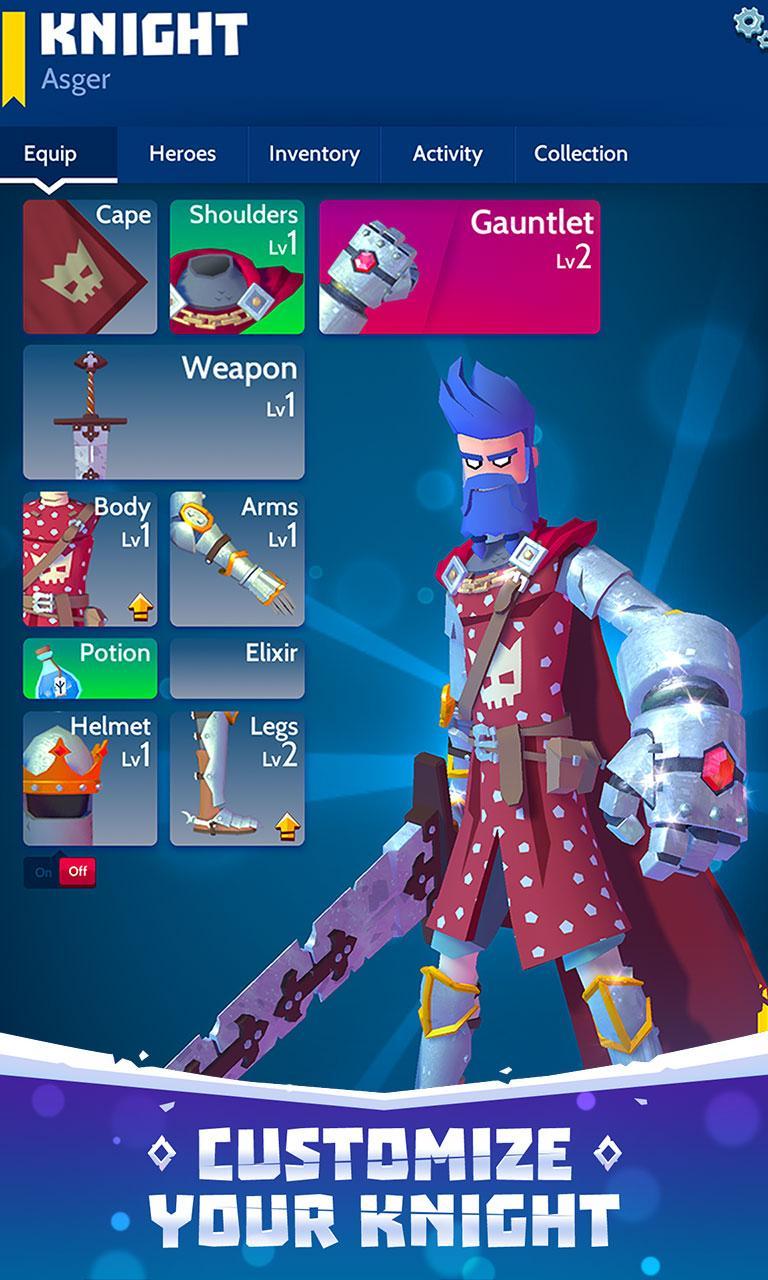
Task: Open the settings gear icon
Action: (750, 22)
